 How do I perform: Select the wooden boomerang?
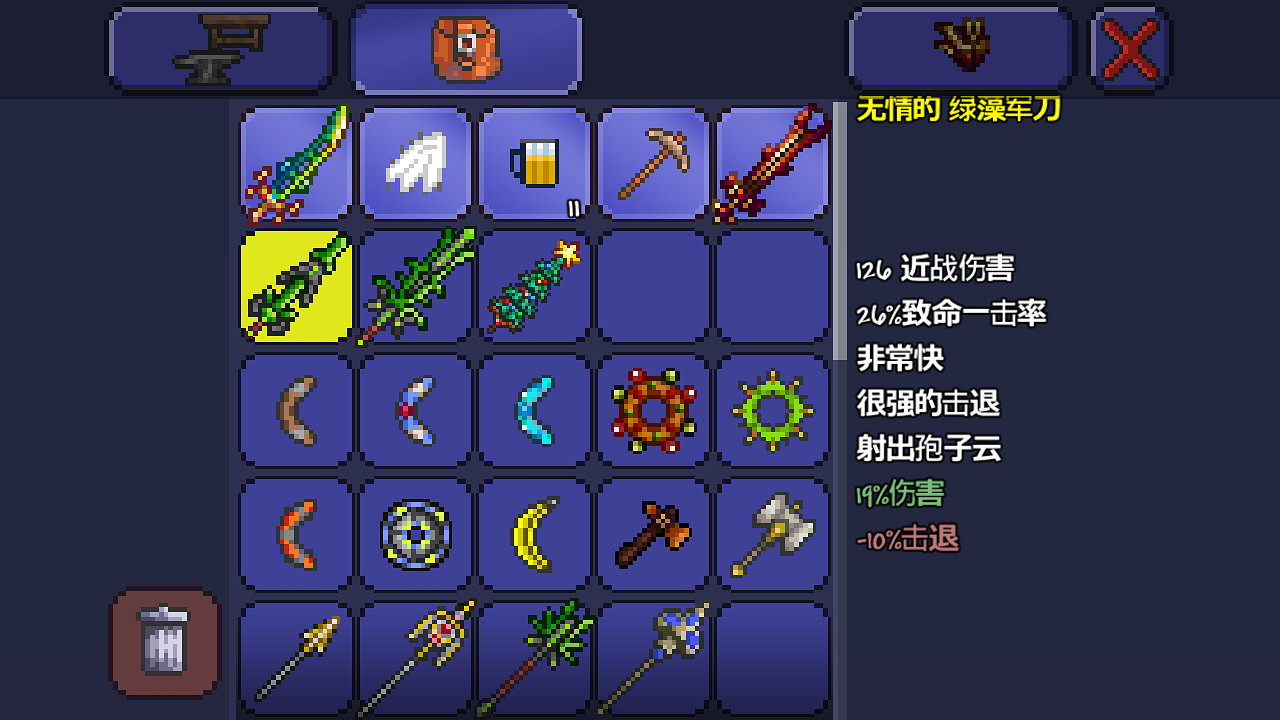(295, 411)
